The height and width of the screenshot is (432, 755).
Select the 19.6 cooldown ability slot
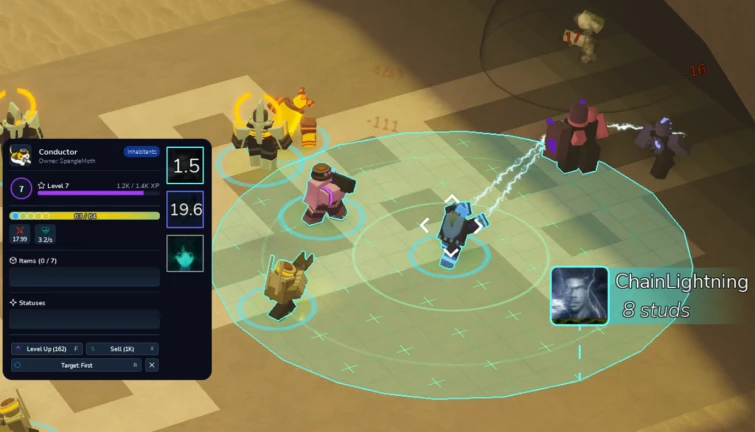point(185,210)
